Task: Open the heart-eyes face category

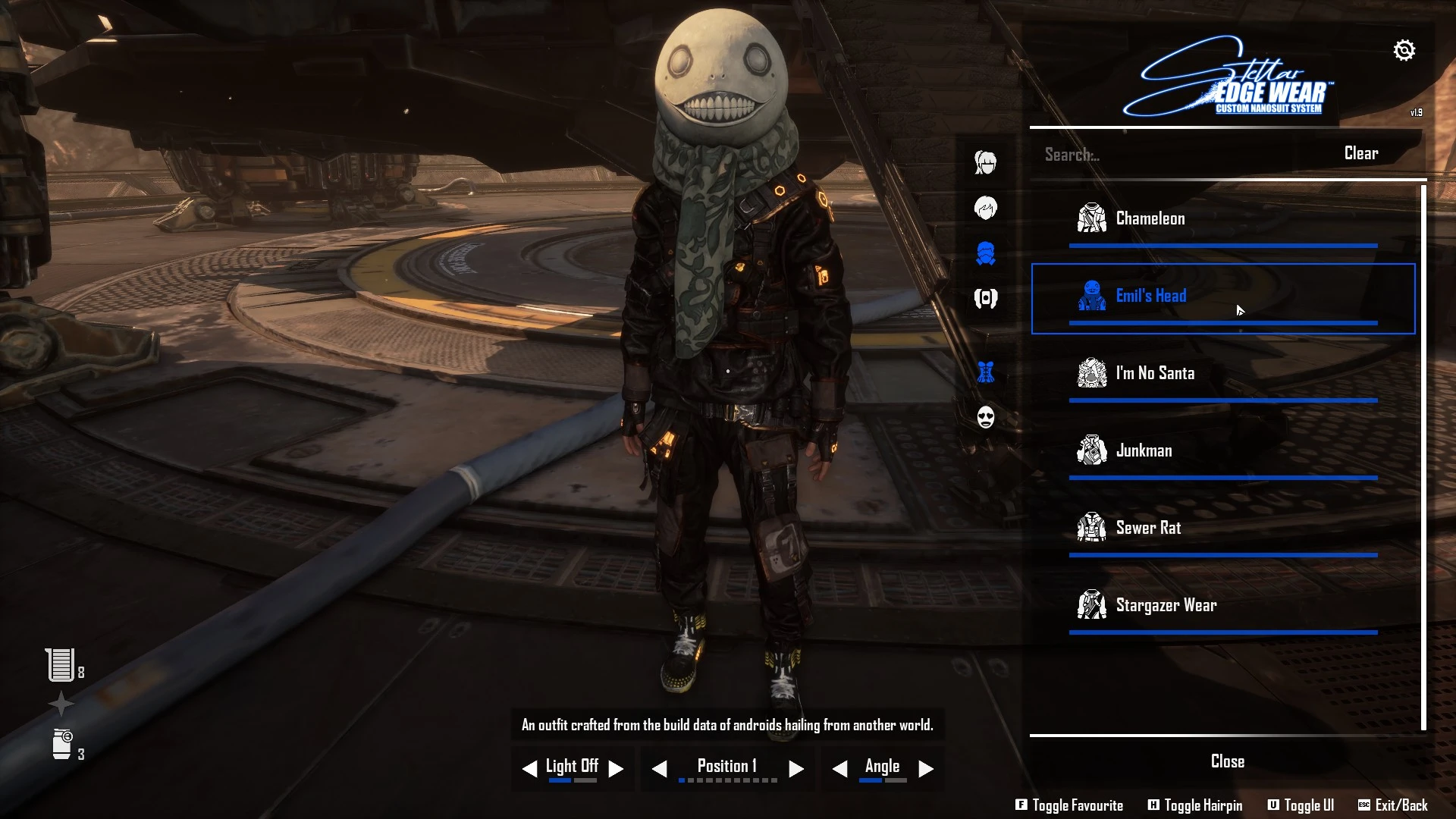Action: [x=985, y=416]
